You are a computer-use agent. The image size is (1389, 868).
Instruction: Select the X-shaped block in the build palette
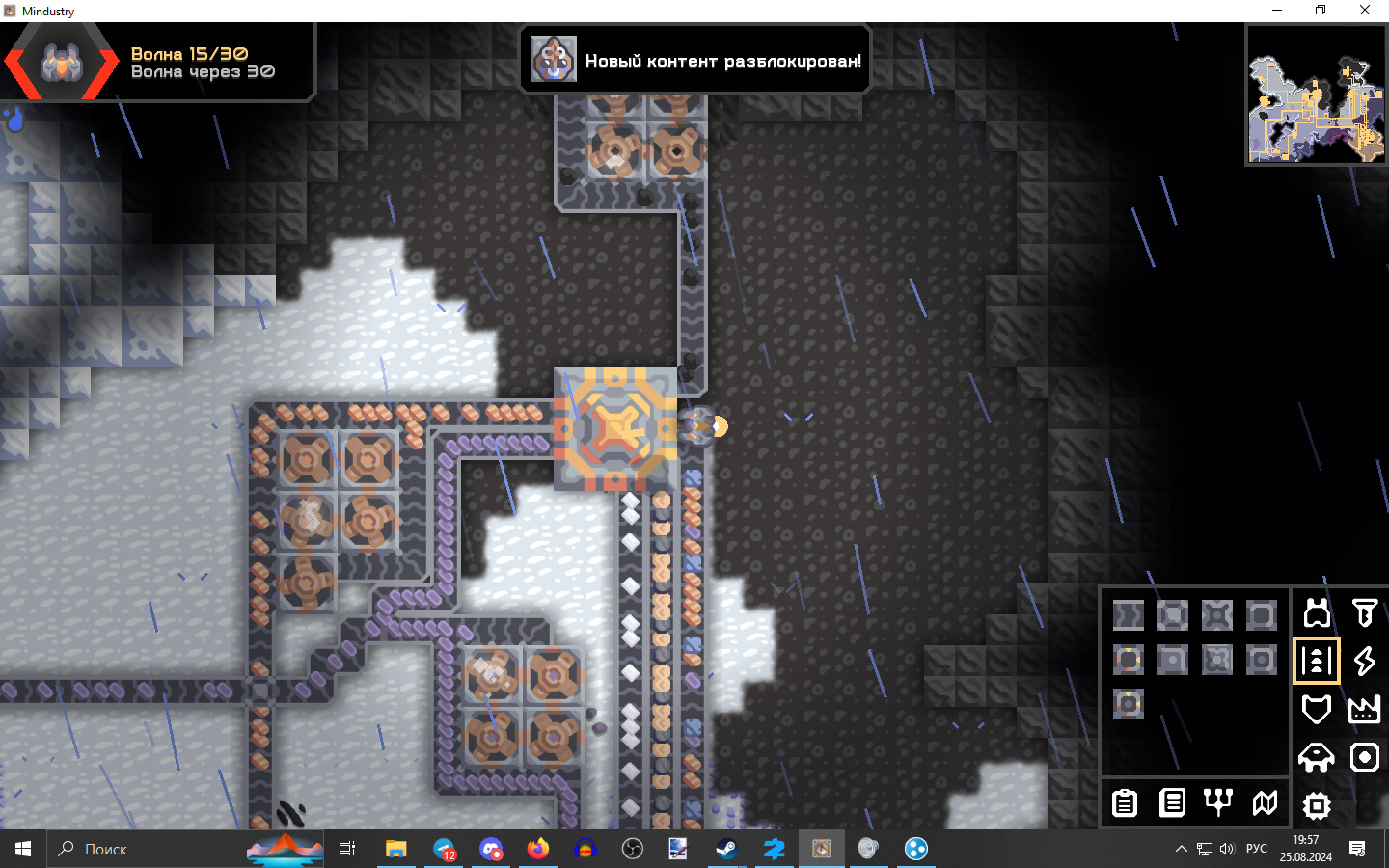click(1217, 615)
